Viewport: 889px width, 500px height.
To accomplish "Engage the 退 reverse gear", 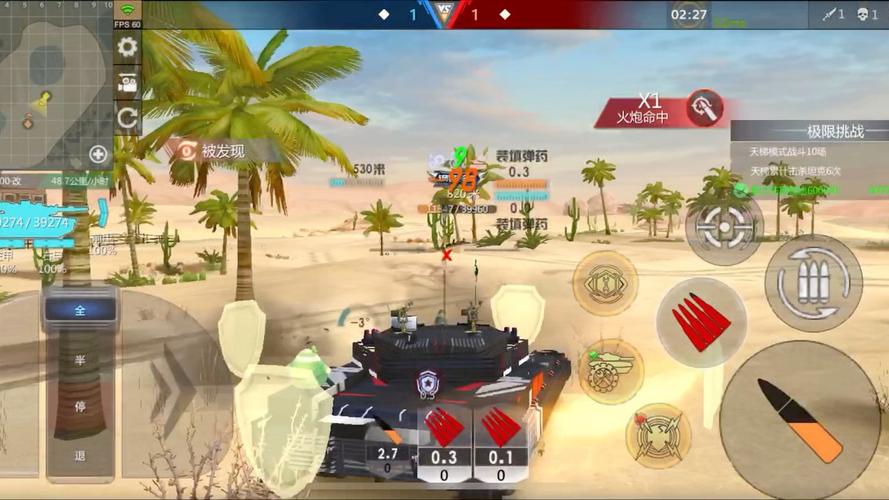I will (x=80, y=455).
